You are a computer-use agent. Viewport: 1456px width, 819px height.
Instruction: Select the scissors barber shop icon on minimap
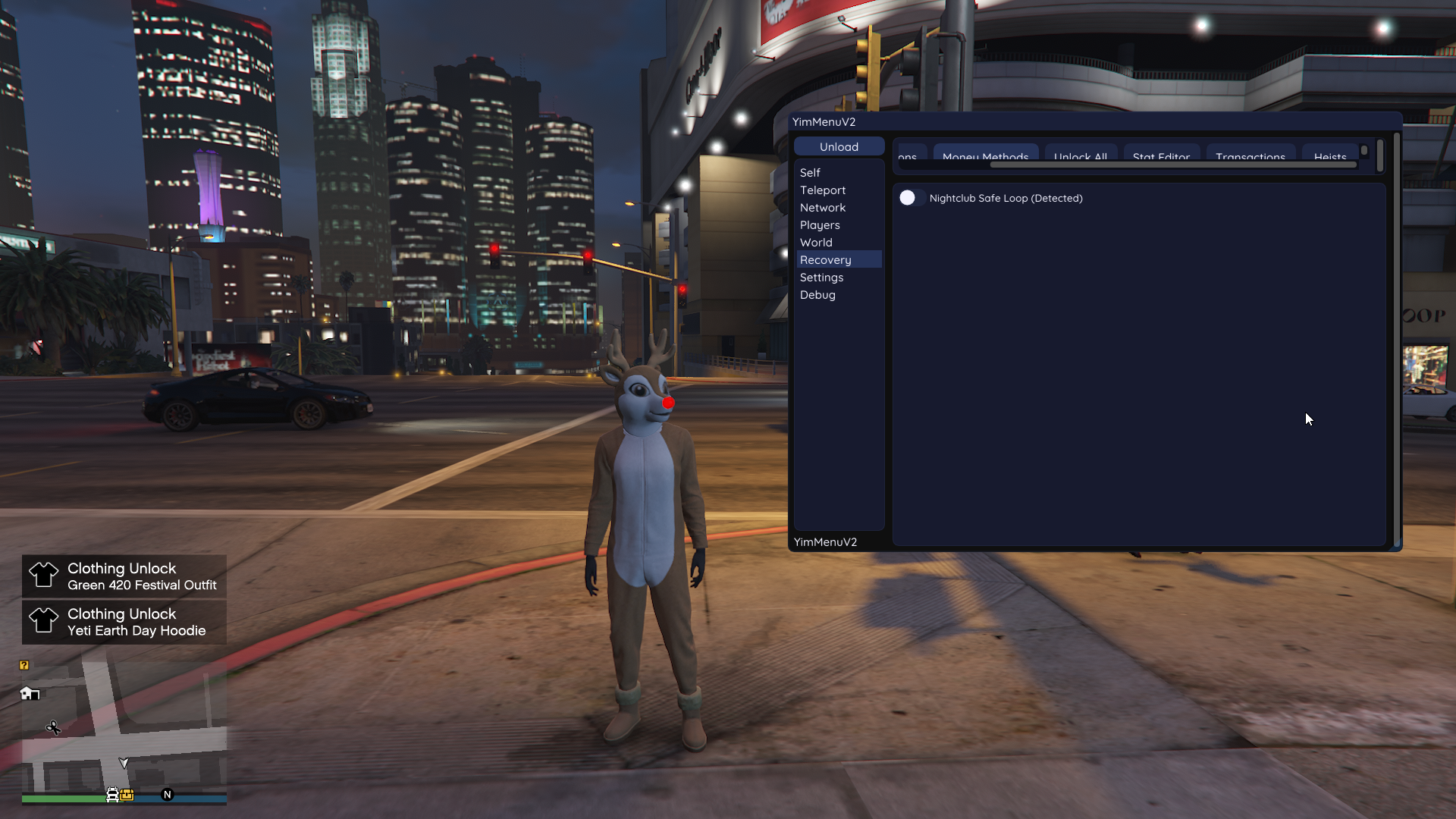coord(54,728)
